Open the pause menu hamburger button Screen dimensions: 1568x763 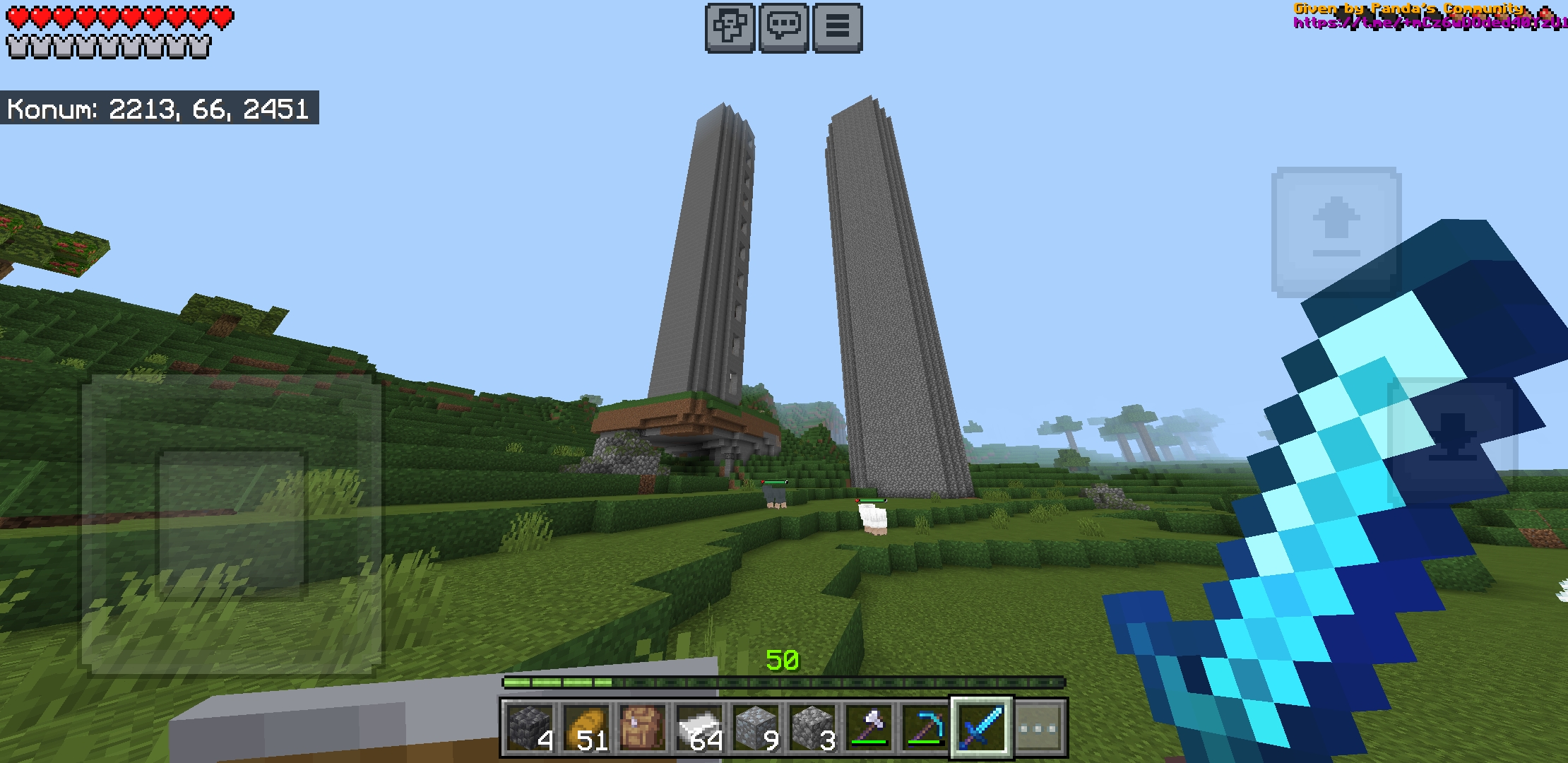pos(837,28)
